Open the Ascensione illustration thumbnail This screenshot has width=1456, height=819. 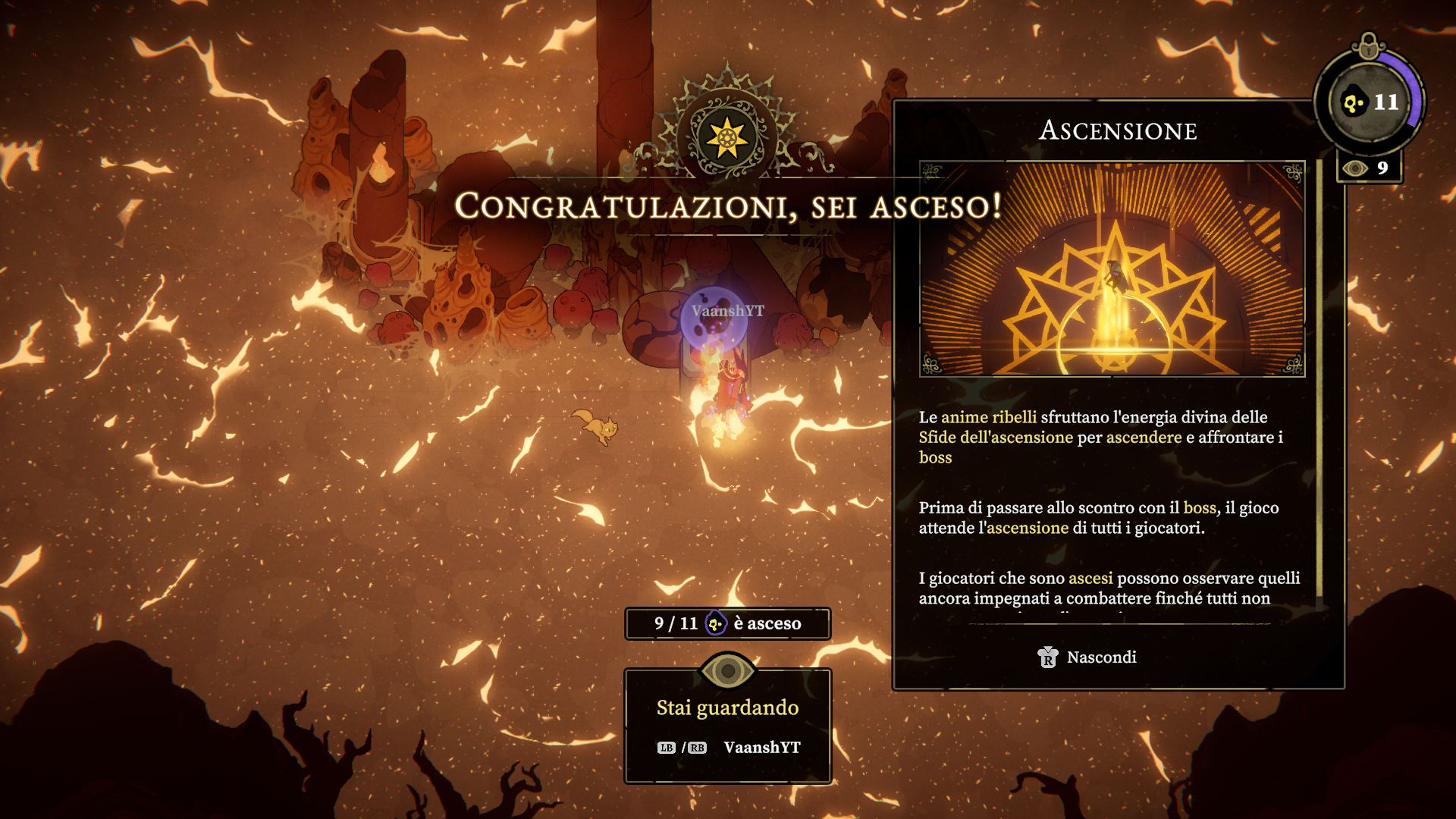(1112, 268)
